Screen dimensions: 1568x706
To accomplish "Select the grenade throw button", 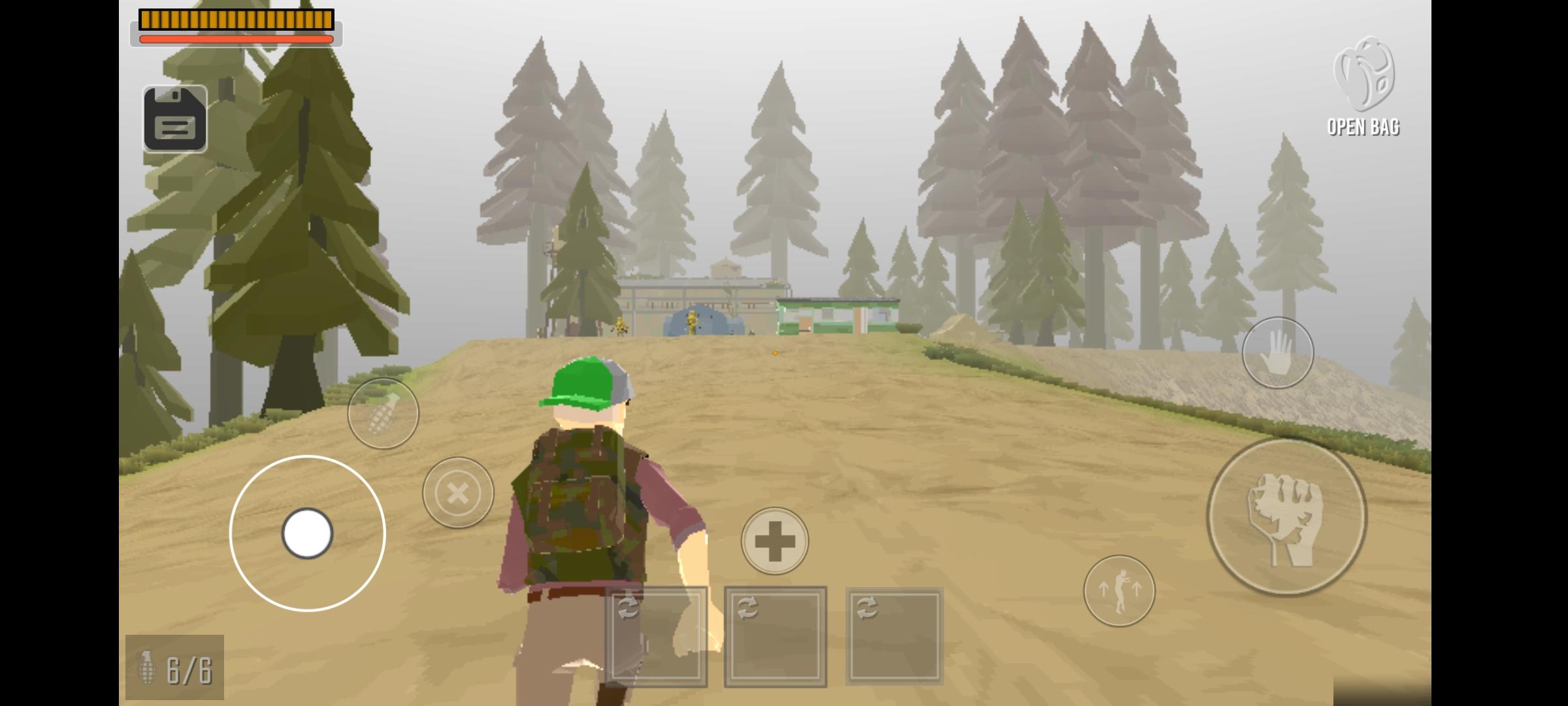I will [x=384, y=412].
